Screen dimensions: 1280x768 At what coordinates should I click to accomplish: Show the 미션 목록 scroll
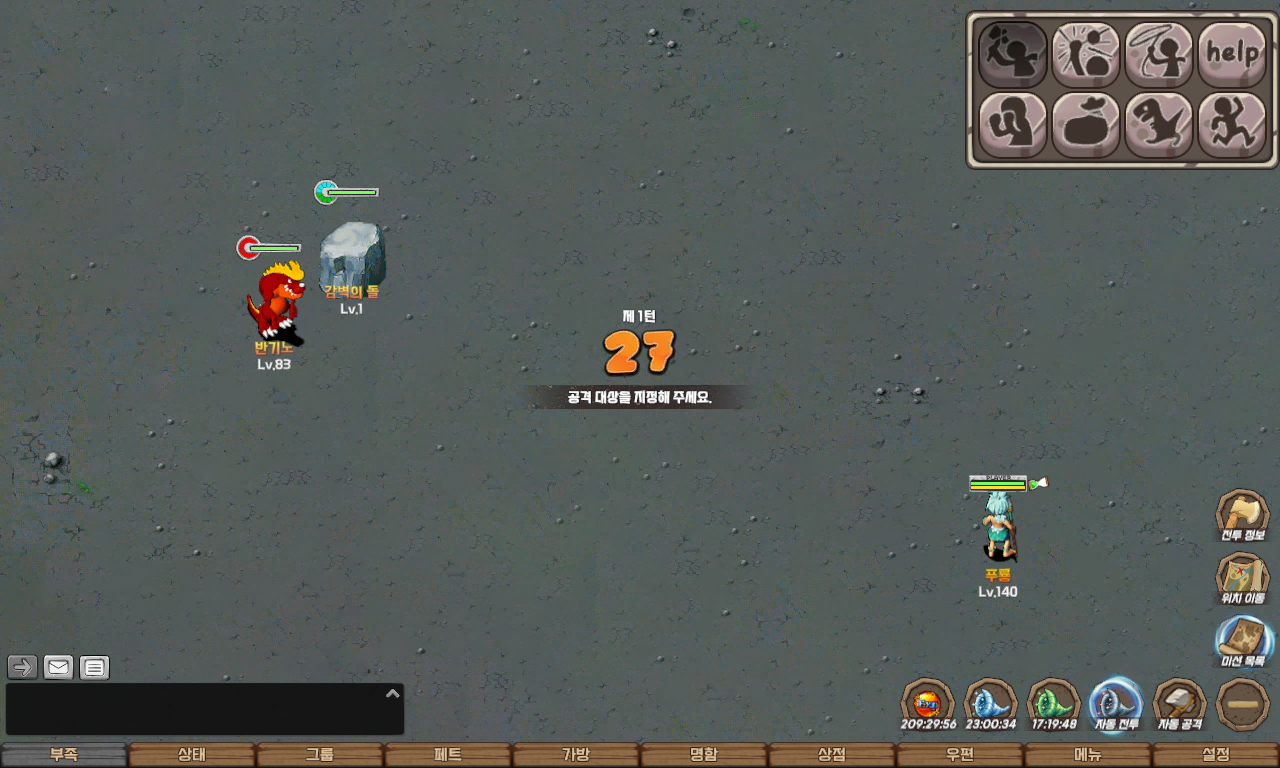1243,641
